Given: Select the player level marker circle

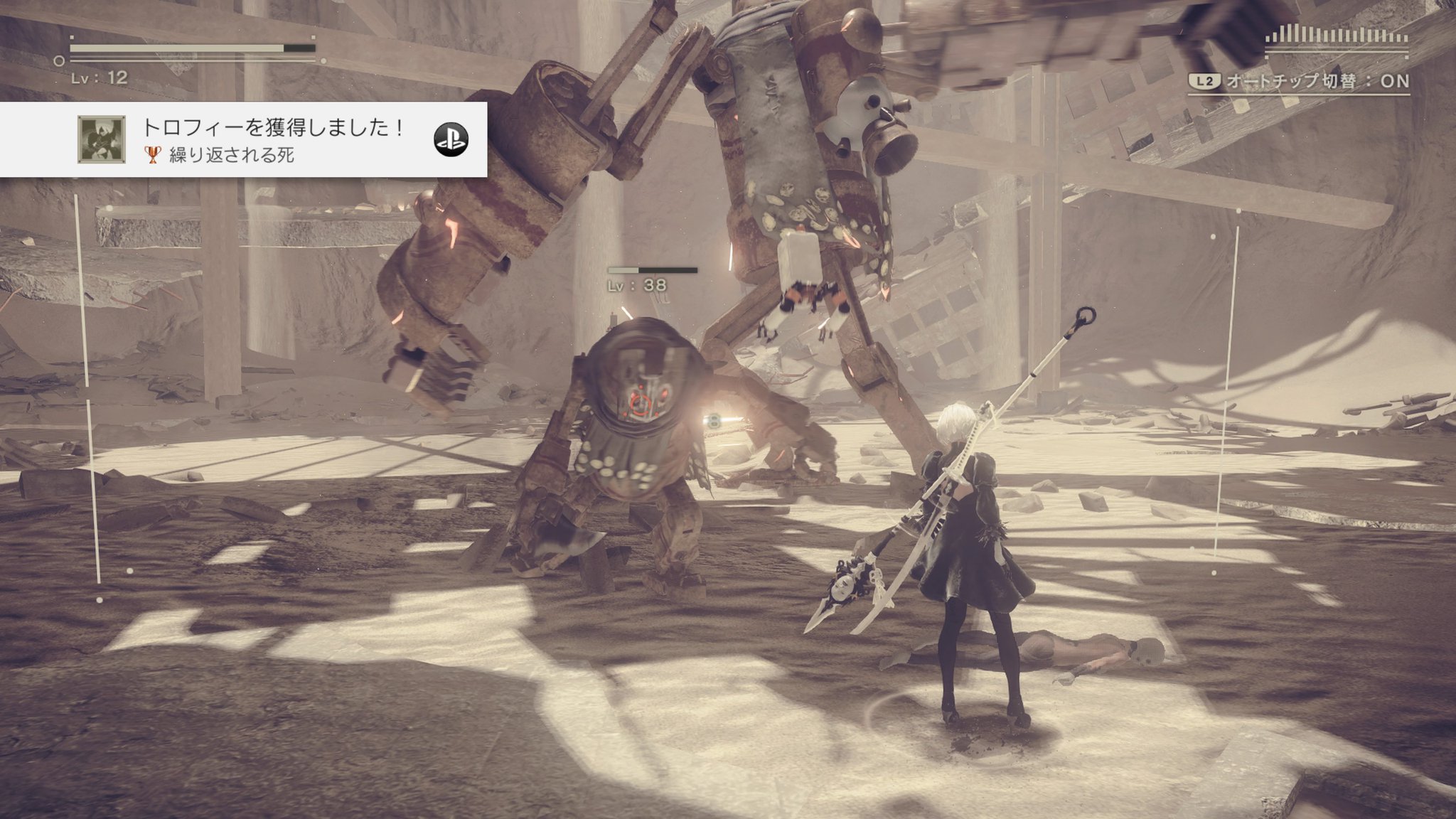Looking at the screenshot, I should coord(59,62).
